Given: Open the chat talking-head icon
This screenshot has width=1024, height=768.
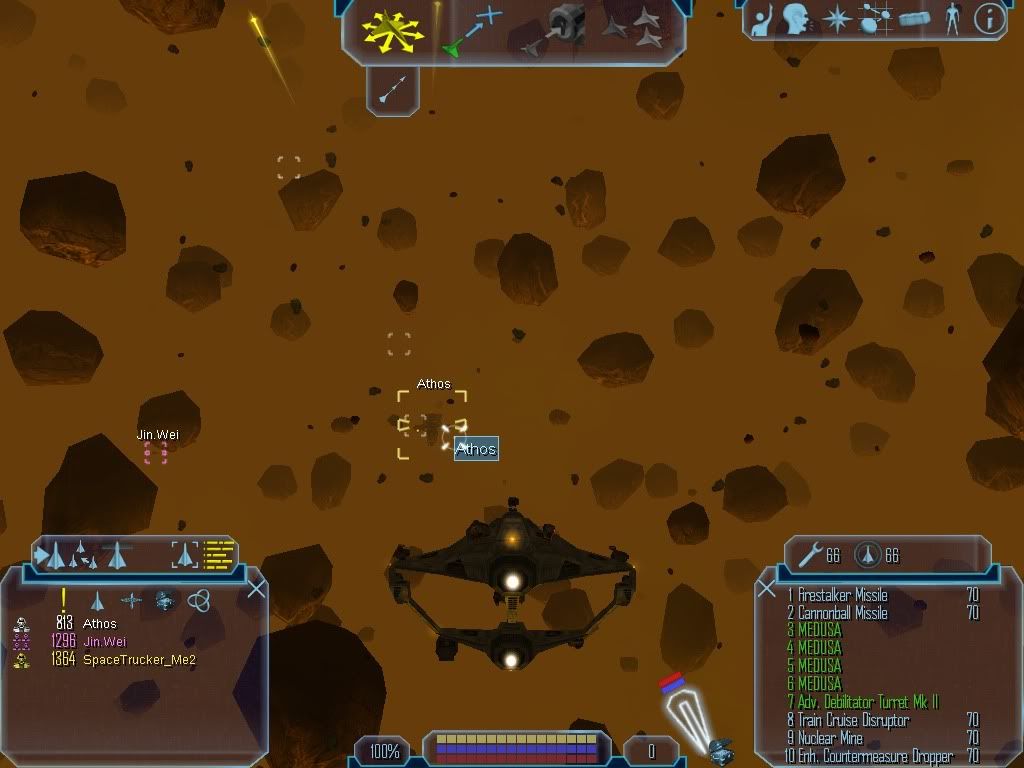Looking at the screenshot, I should 796,19.
